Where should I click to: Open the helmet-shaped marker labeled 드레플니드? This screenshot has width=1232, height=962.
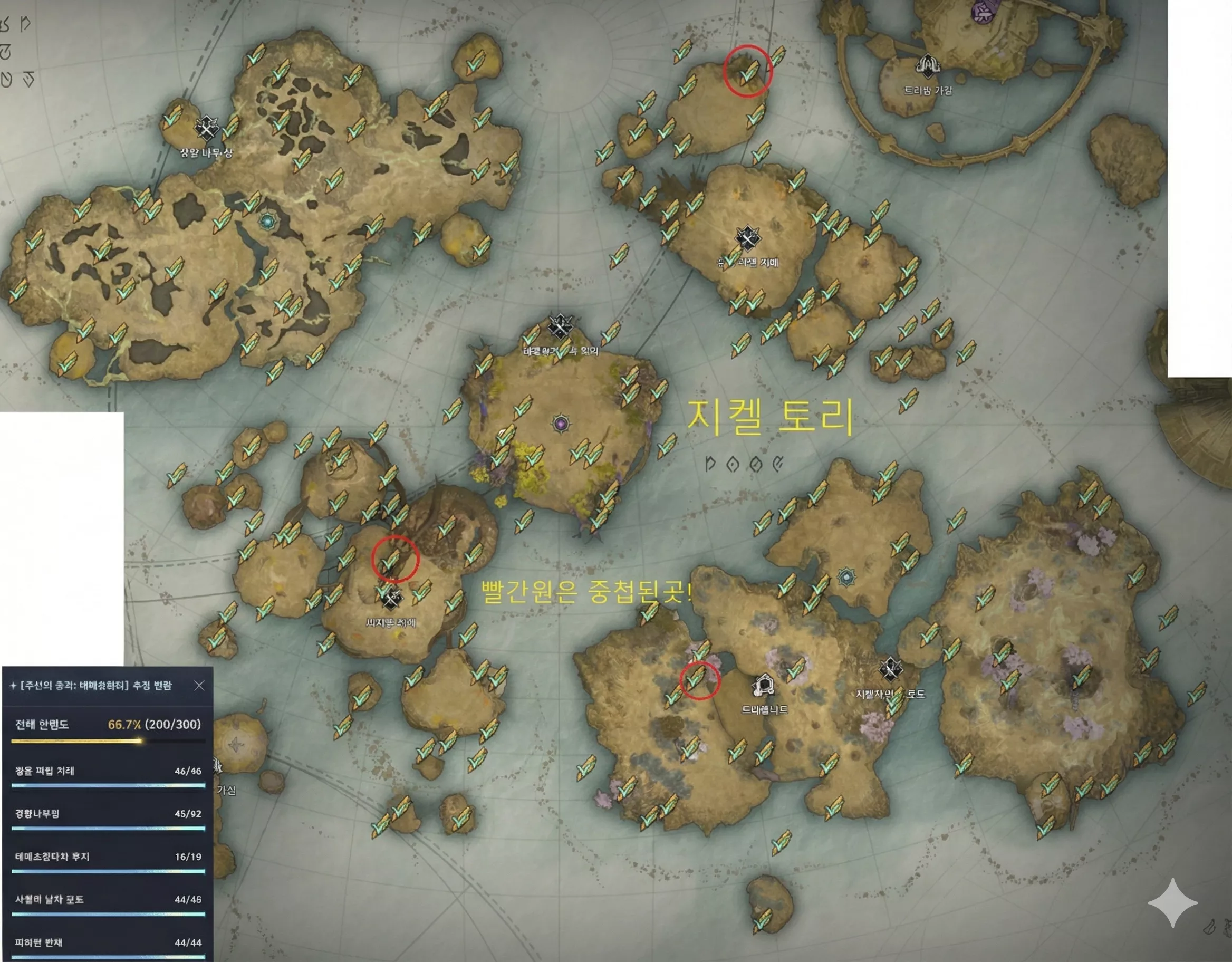[763, 687]
